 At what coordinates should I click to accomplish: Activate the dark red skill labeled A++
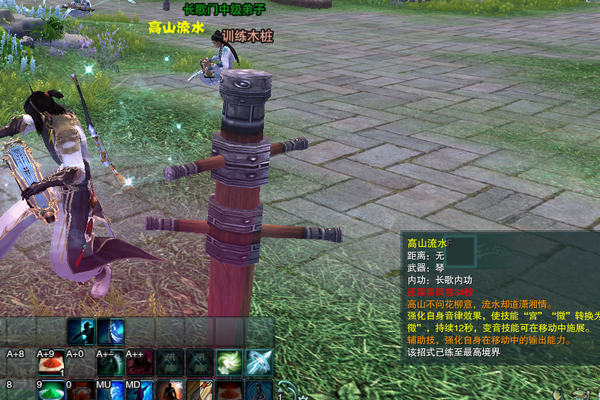140,362
